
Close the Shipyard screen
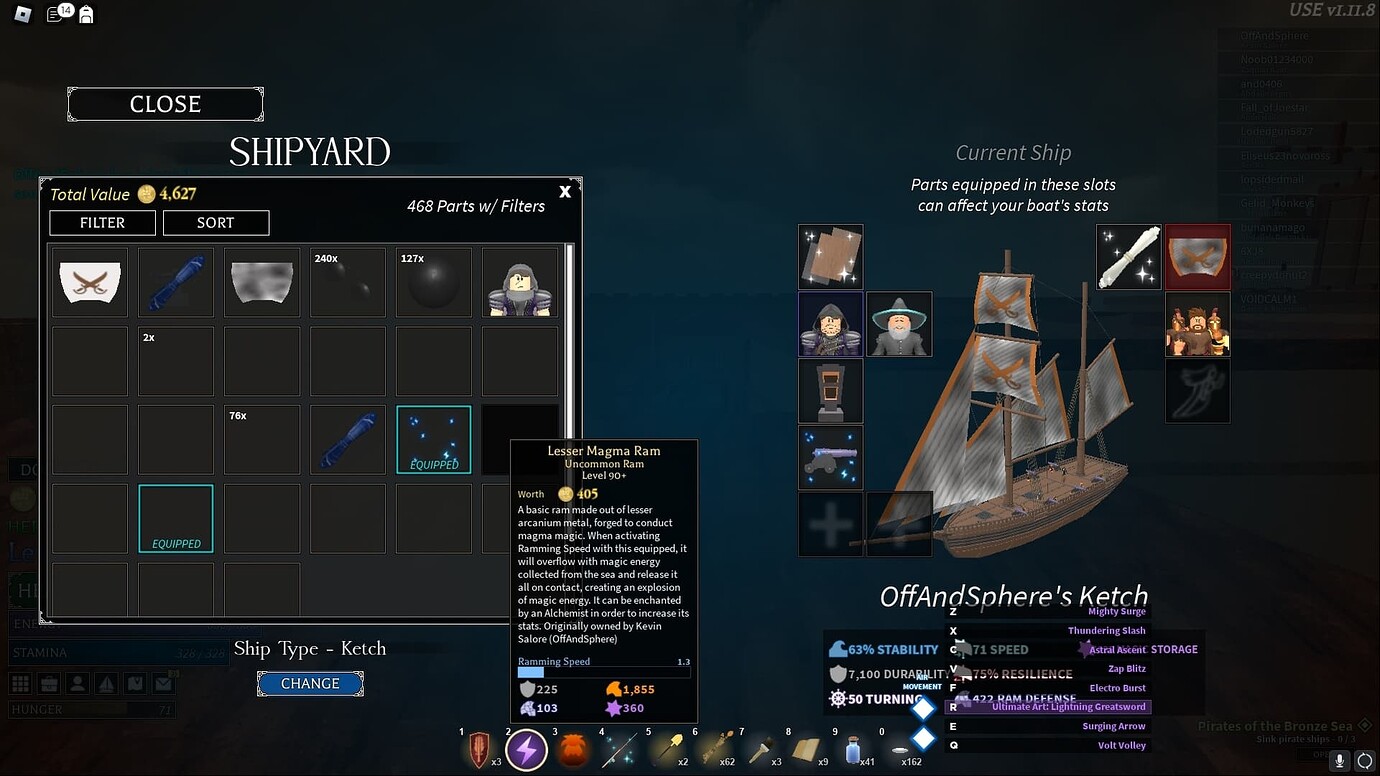[x=165, y=104]
